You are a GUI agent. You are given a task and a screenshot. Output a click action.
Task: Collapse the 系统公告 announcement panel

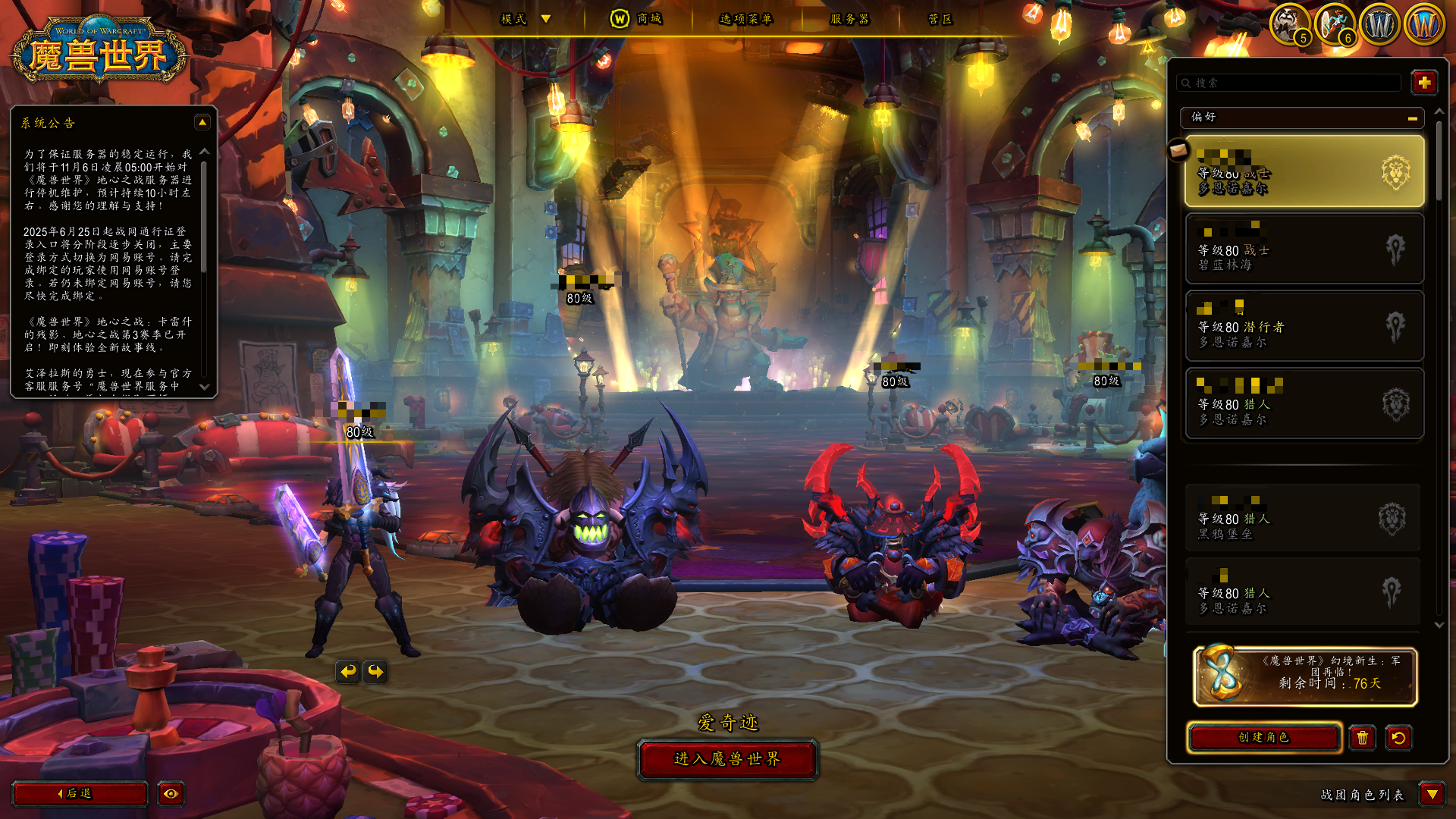point(202,122)
